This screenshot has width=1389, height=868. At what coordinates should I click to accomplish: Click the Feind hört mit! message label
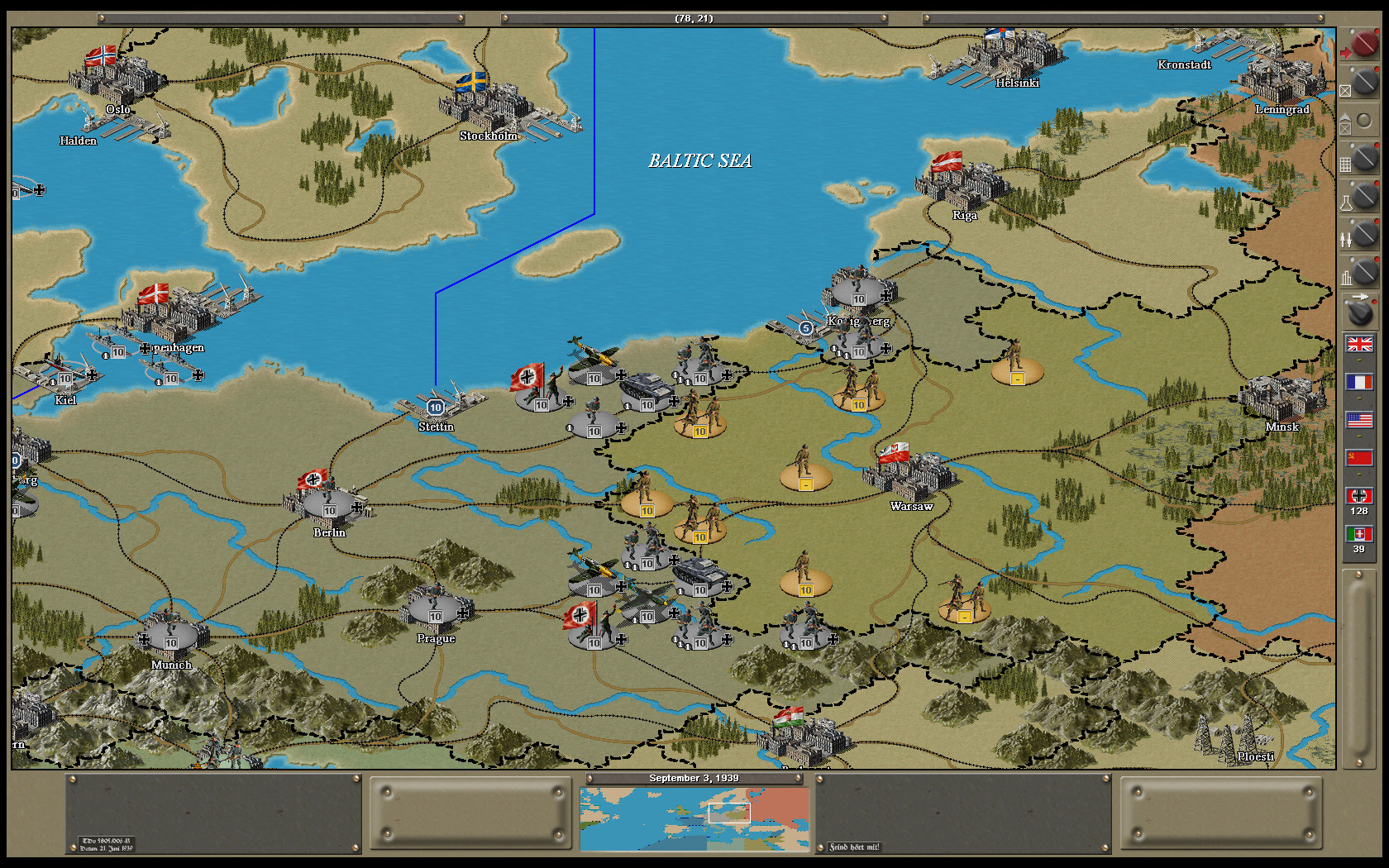coord(853,846)
